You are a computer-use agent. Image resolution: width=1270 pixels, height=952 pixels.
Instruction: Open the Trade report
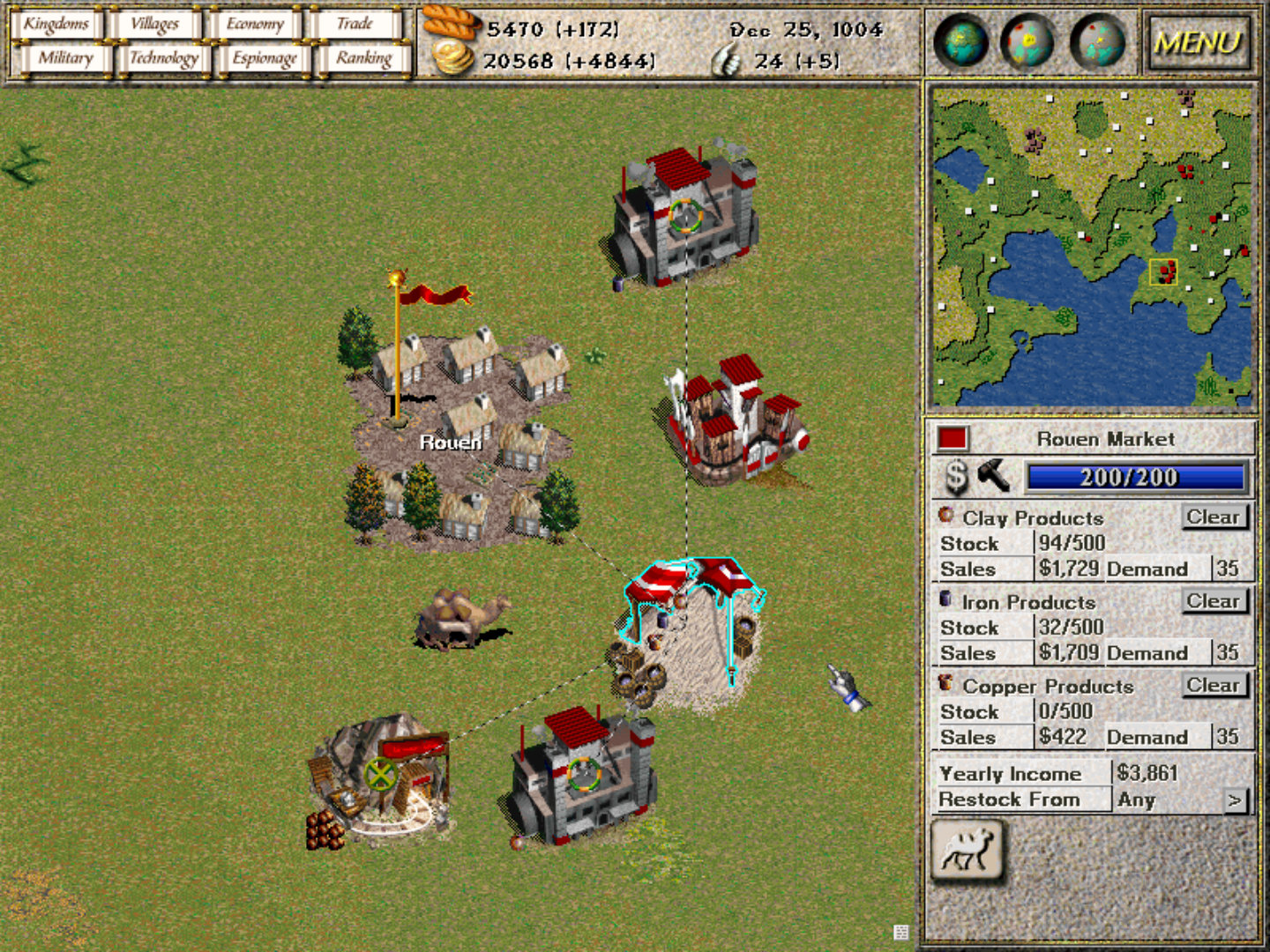pyautogui.click(x=355, y=24)
